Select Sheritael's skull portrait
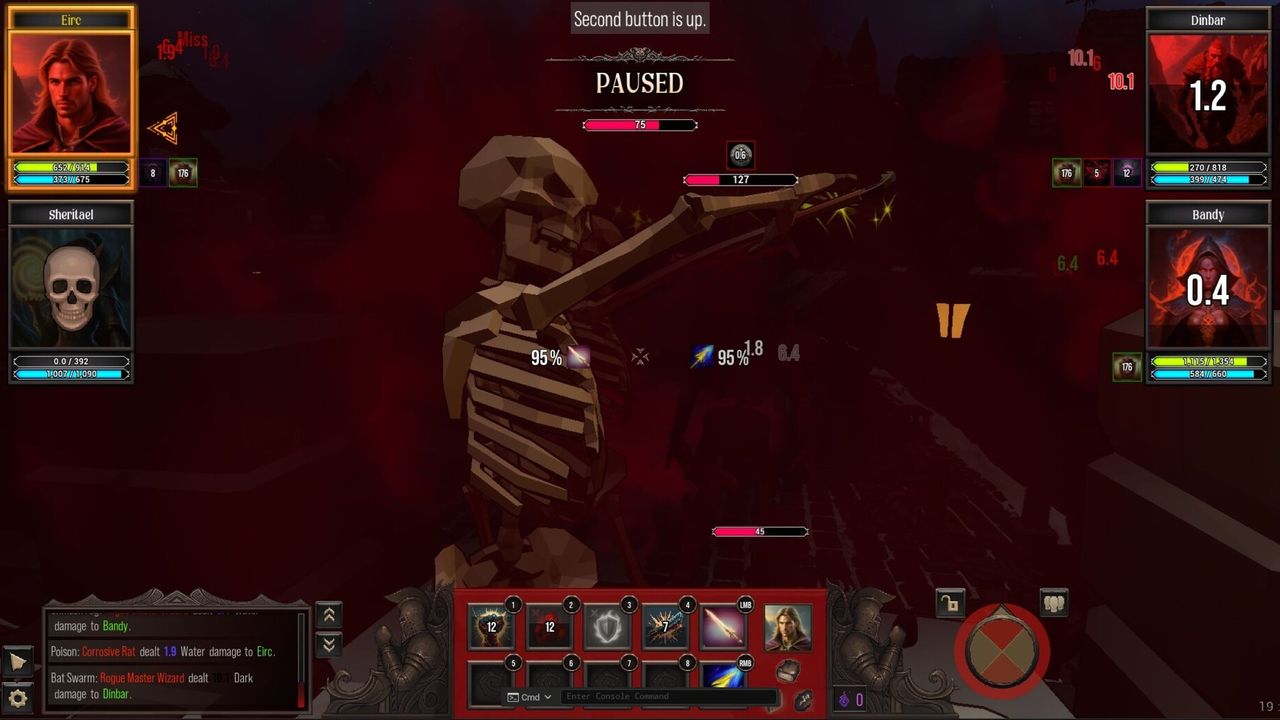The width and height of the screenshot is (1280, 720). point(71,288)
